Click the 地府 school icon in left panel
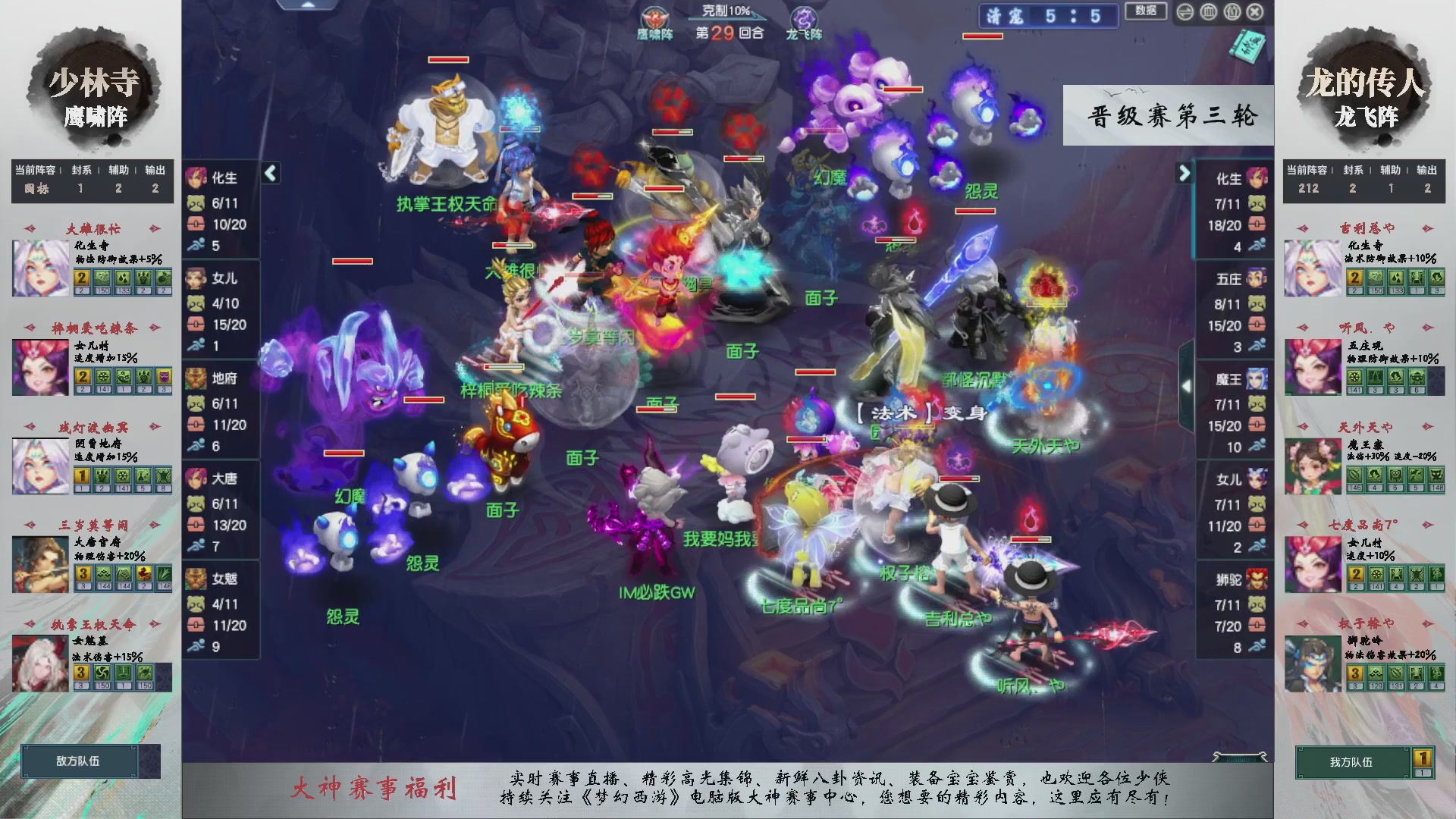Screen dimensions: 1456x819 [x=196, y=378]
